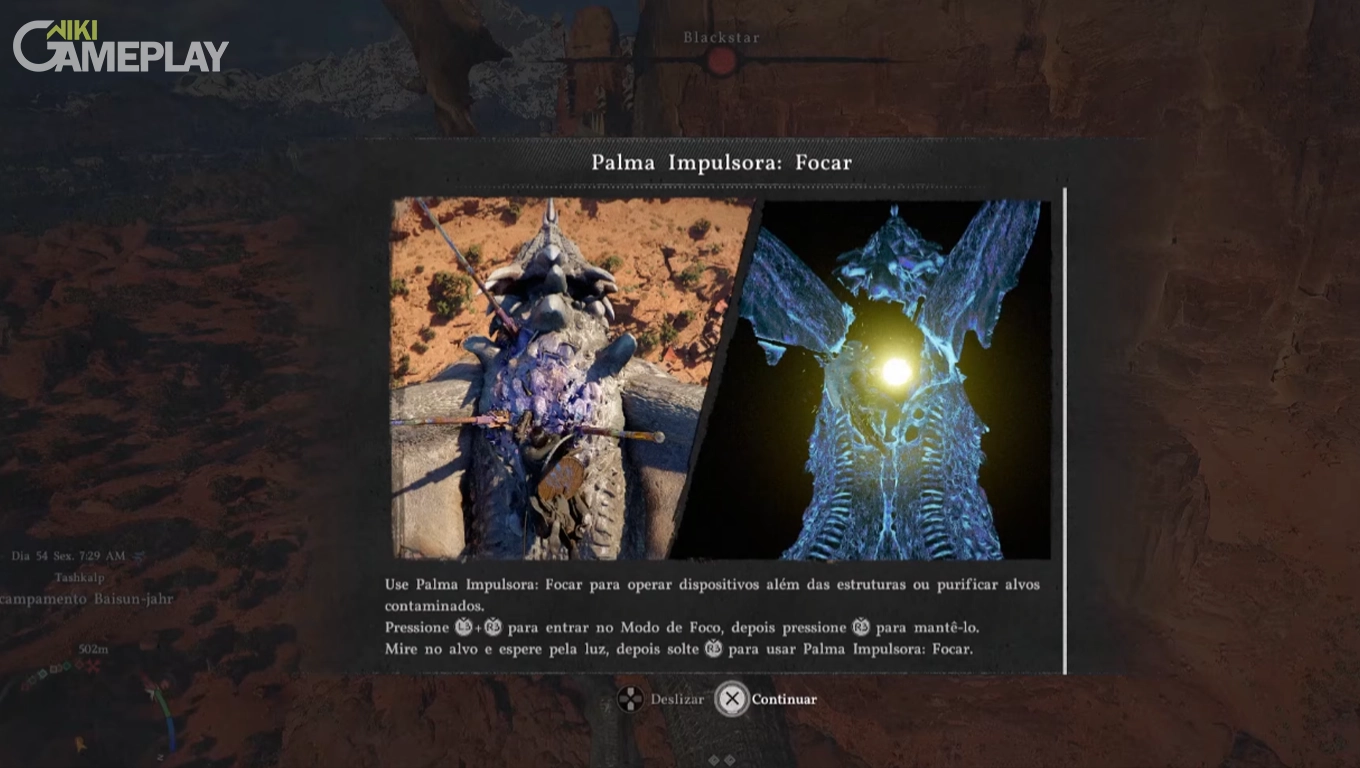1360x768 pixels.
Task: Open the Palma Impulsora: Focar tutorial title
Action: pos(722,162)
